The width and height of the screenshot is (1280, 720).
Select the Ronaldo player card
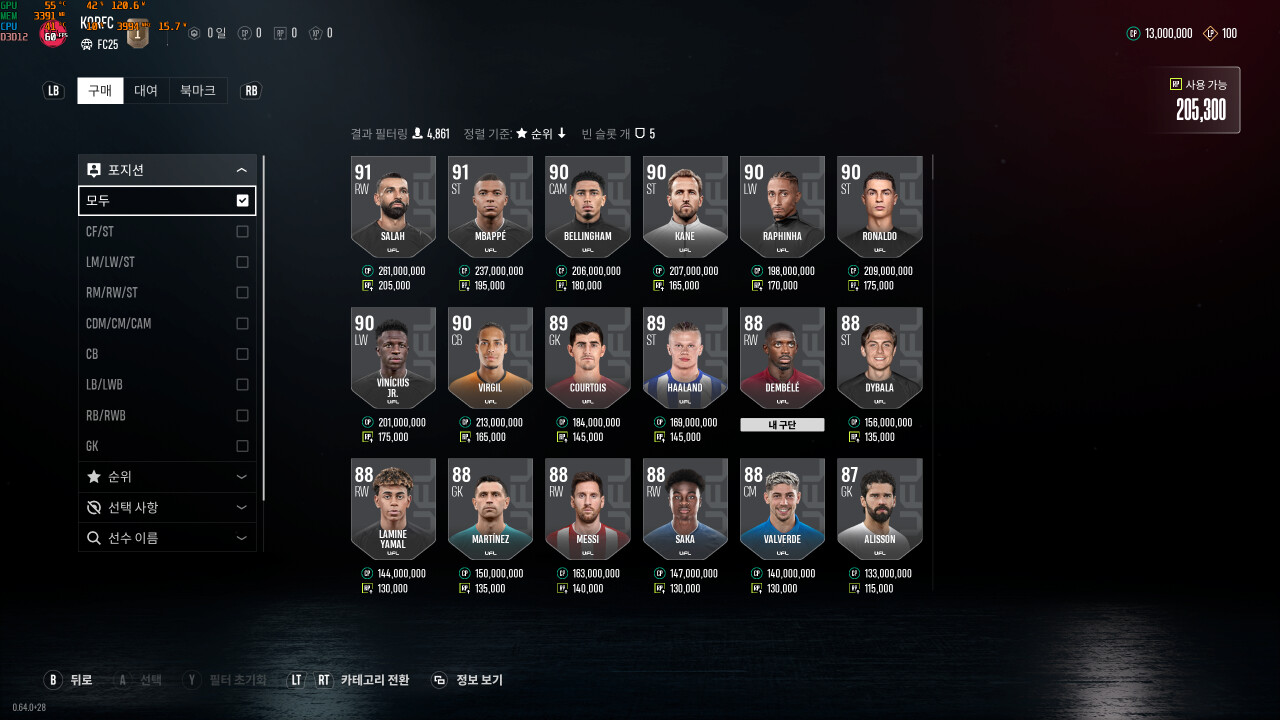[x=879, y=207]
